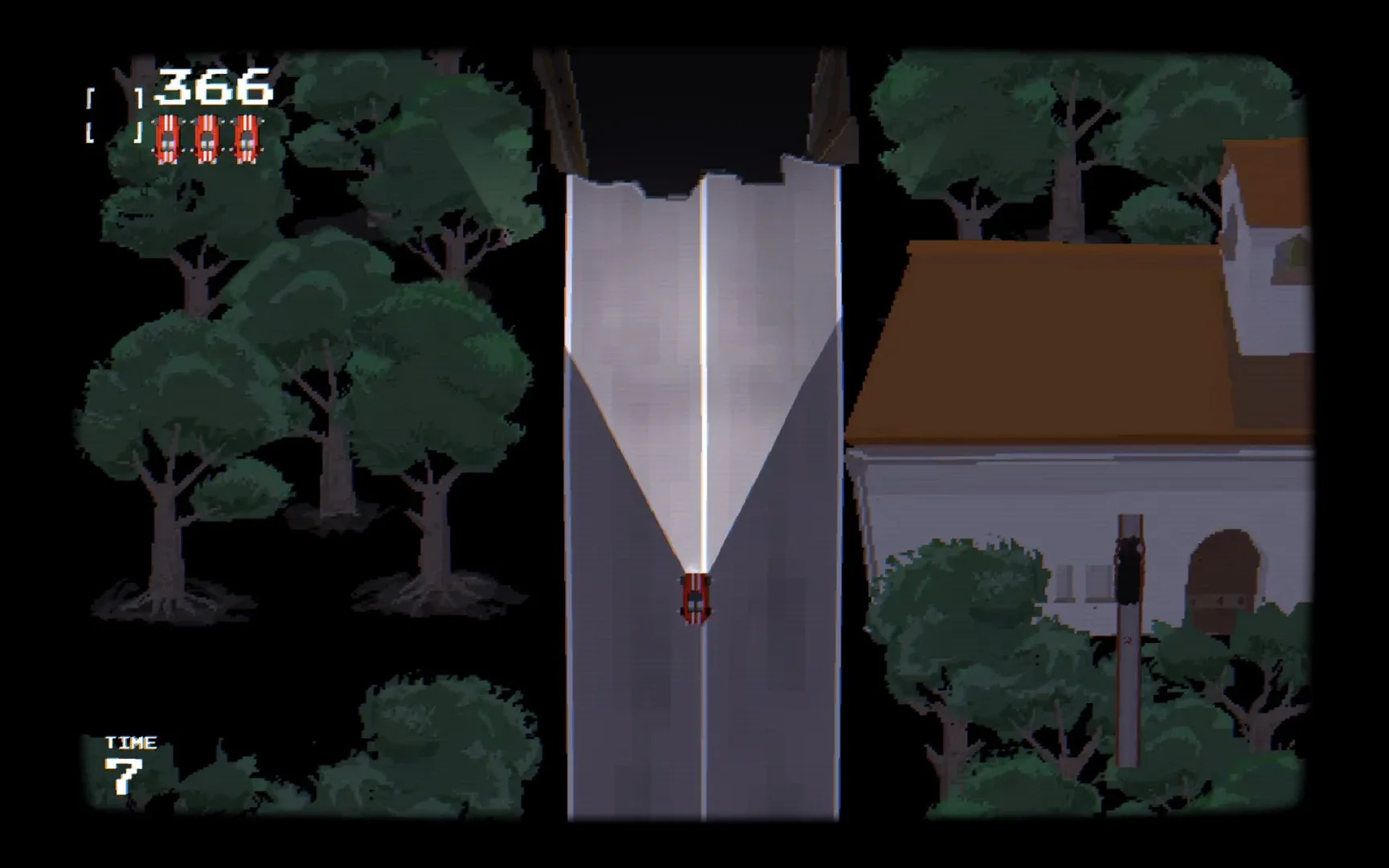Click the orange roof of the house
The width and height of the screenshot is (1389, 868).
[1045, 338]
